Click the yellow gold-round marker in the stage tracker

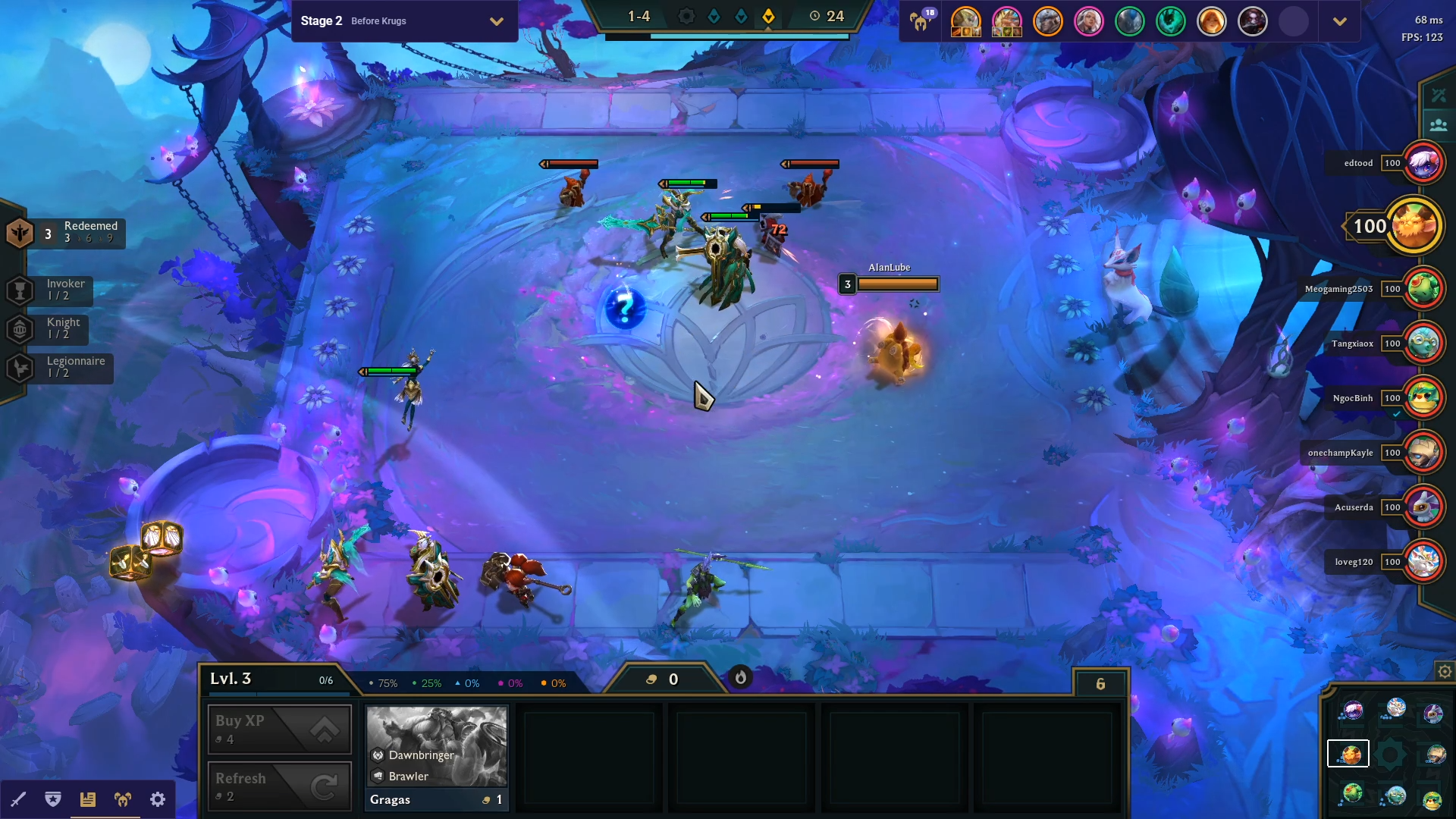click(x=769, y=15)
